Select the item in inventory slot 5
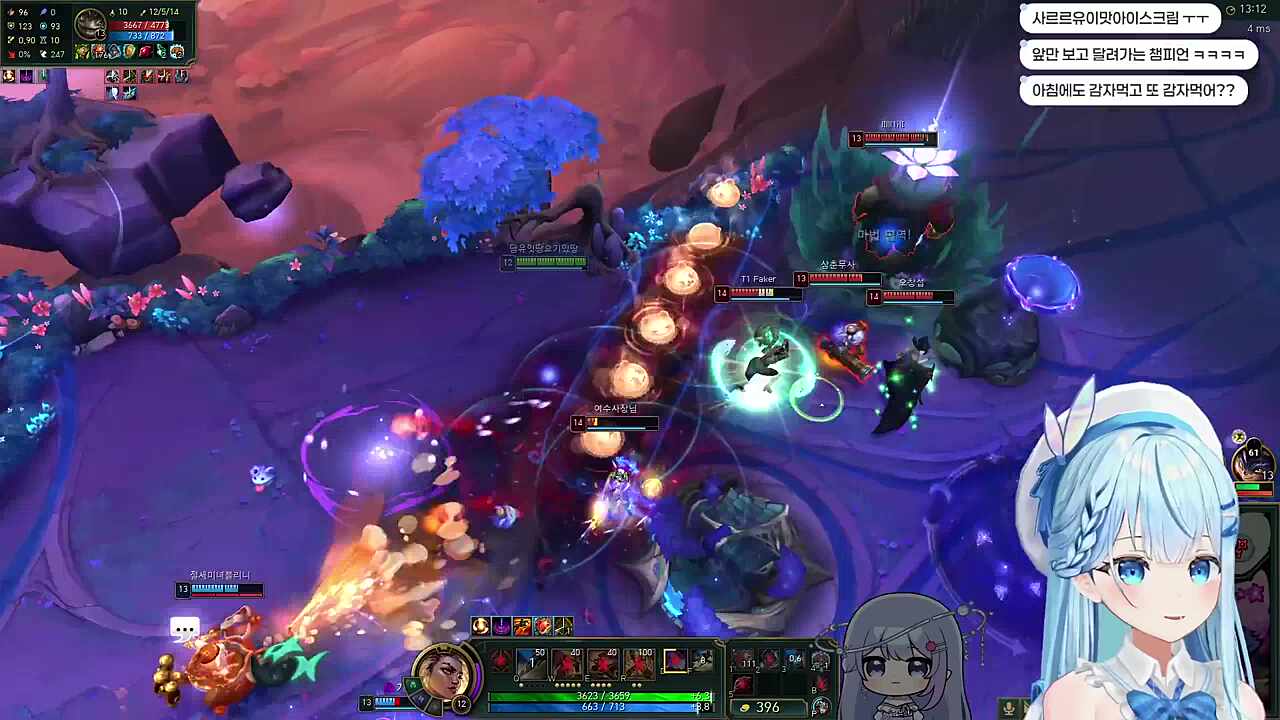 [x=745, y=684]
